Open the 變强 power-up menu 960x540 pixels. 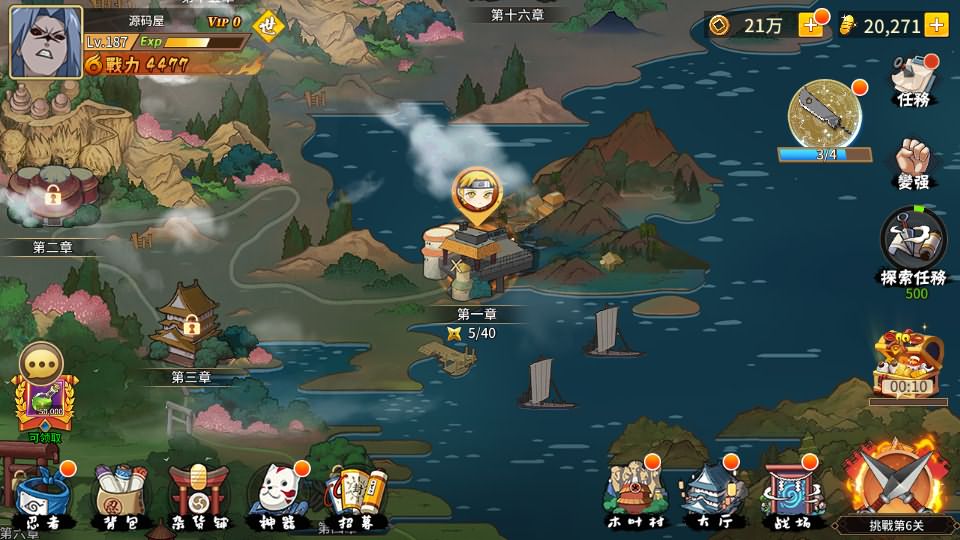[914, 163]
